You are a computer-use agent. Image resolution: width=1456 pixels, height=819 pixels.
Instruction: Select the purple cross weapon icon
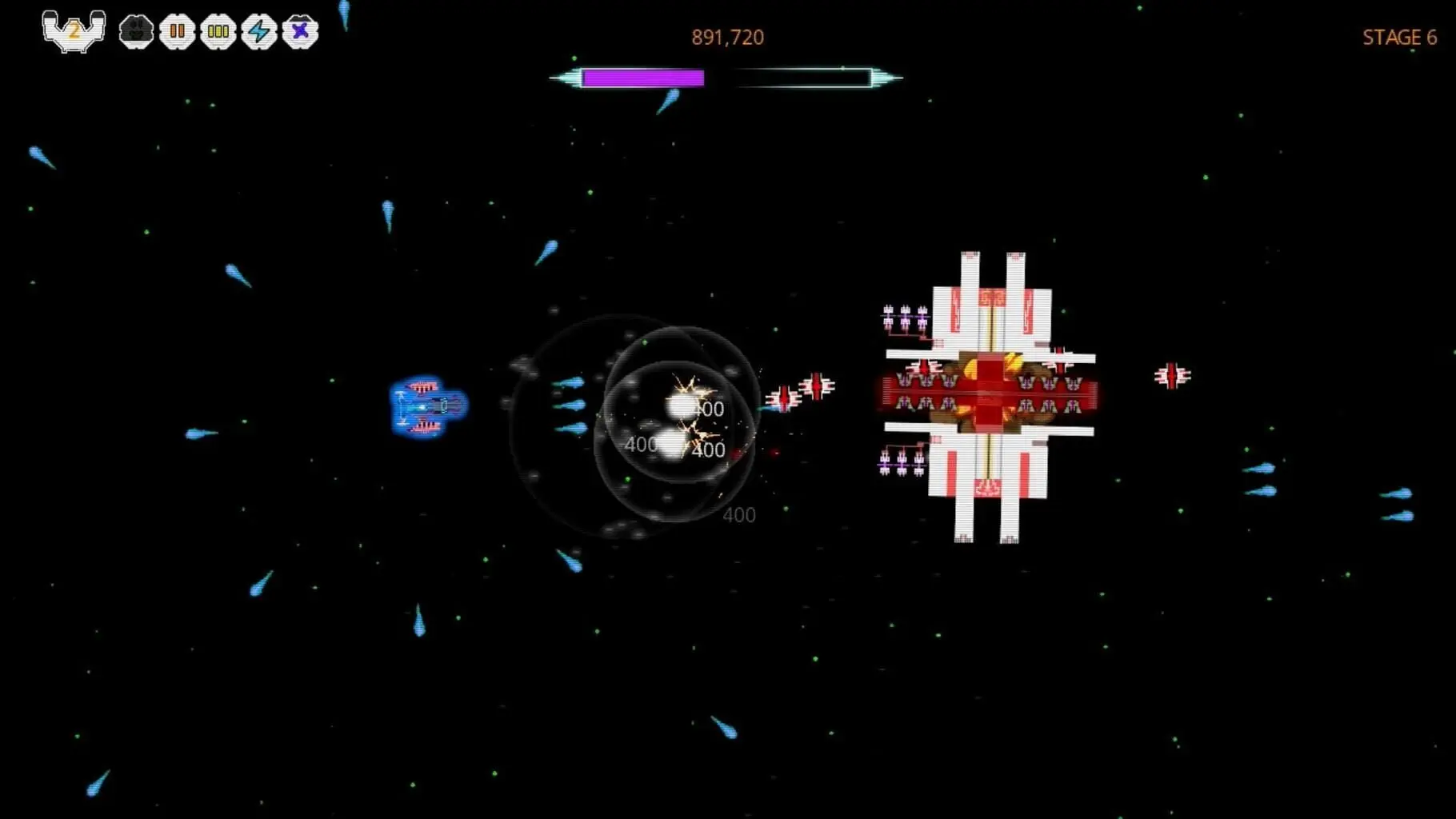click(x=300, y=32)
